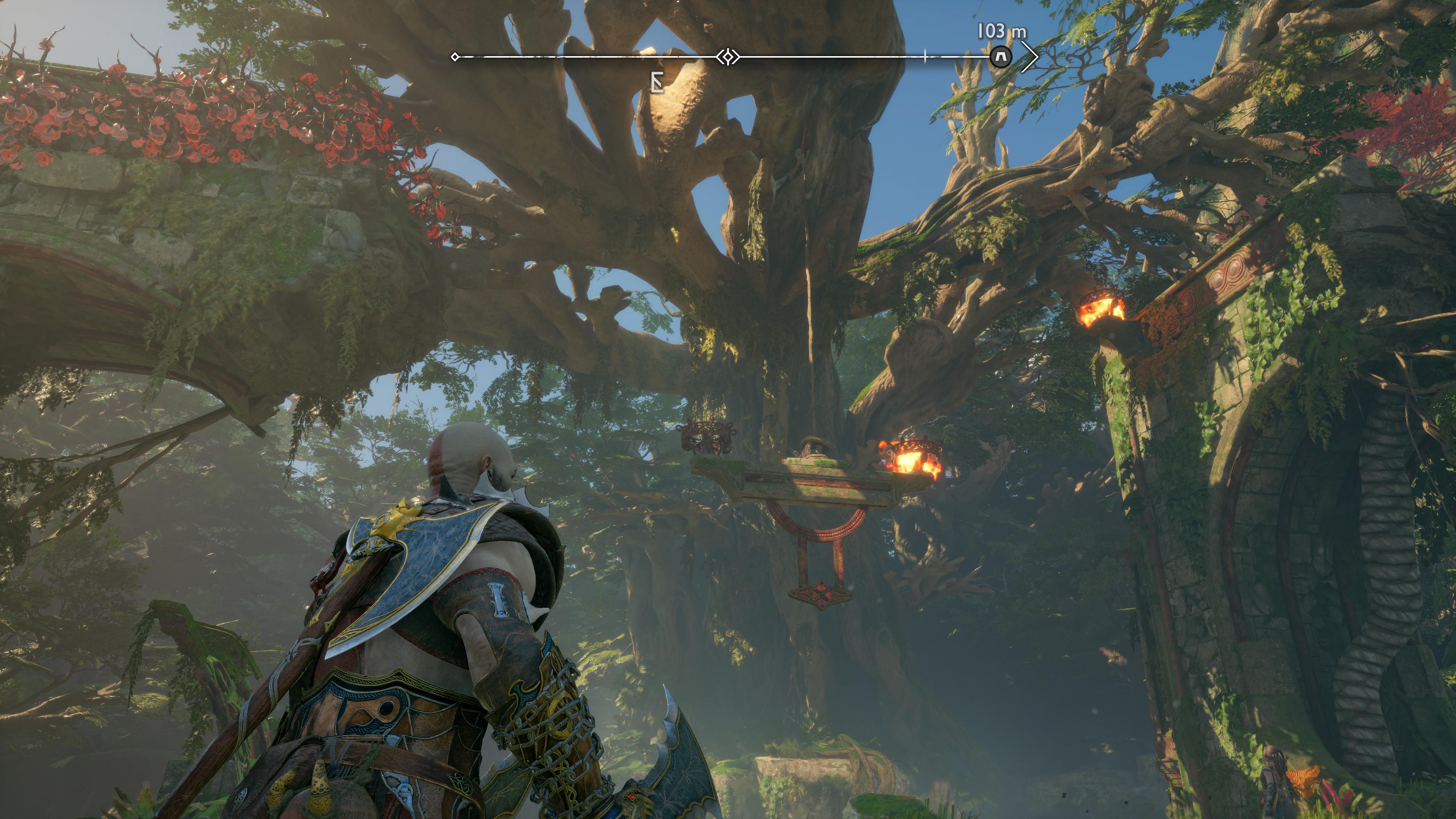Click the East rune on the compass
The width and height of the screenshot is (1456, 819).
[656, 84]
